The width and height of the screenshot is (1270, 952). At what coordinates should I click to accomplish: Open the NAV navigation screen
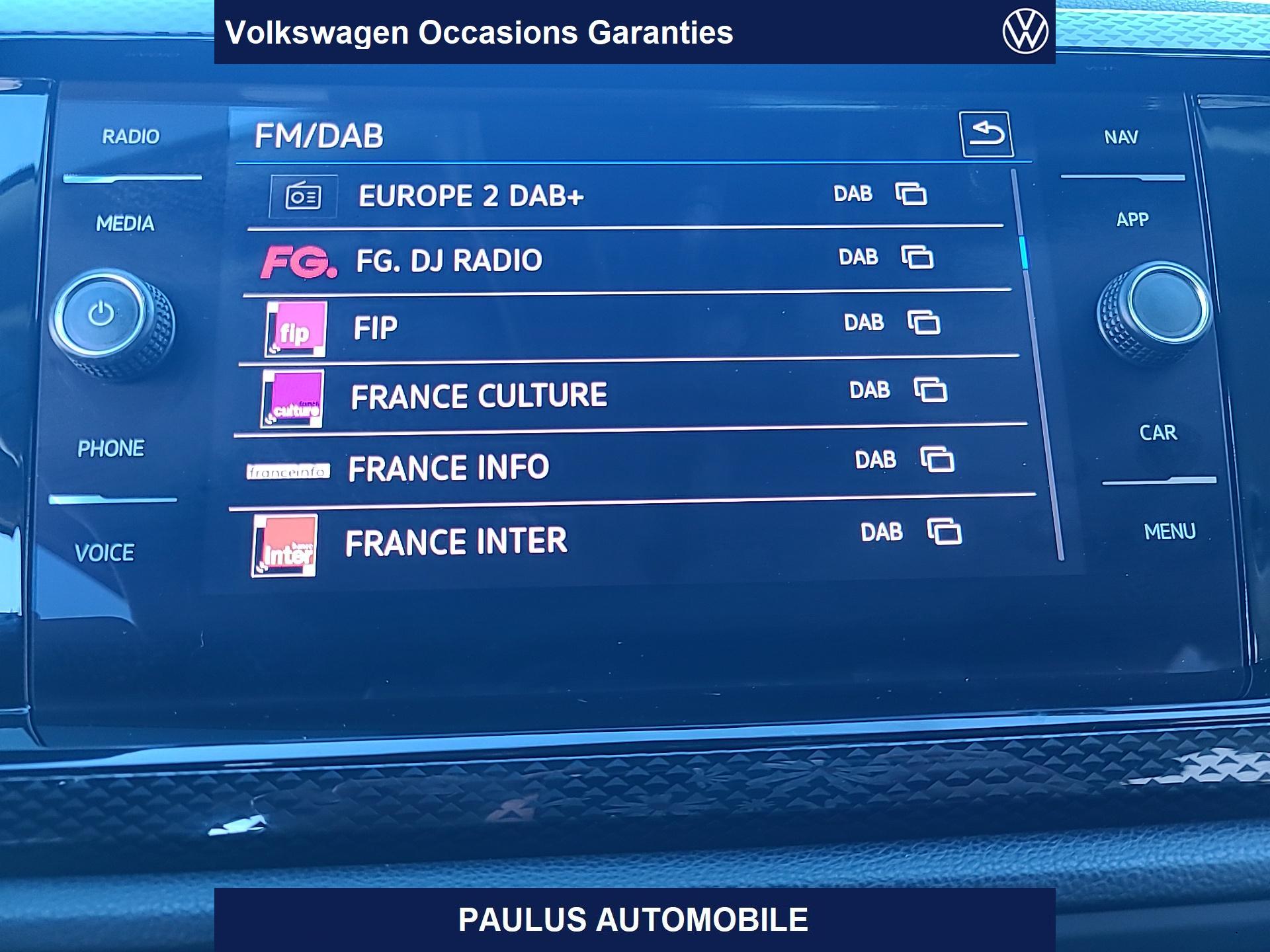[x=1121, y=138]
